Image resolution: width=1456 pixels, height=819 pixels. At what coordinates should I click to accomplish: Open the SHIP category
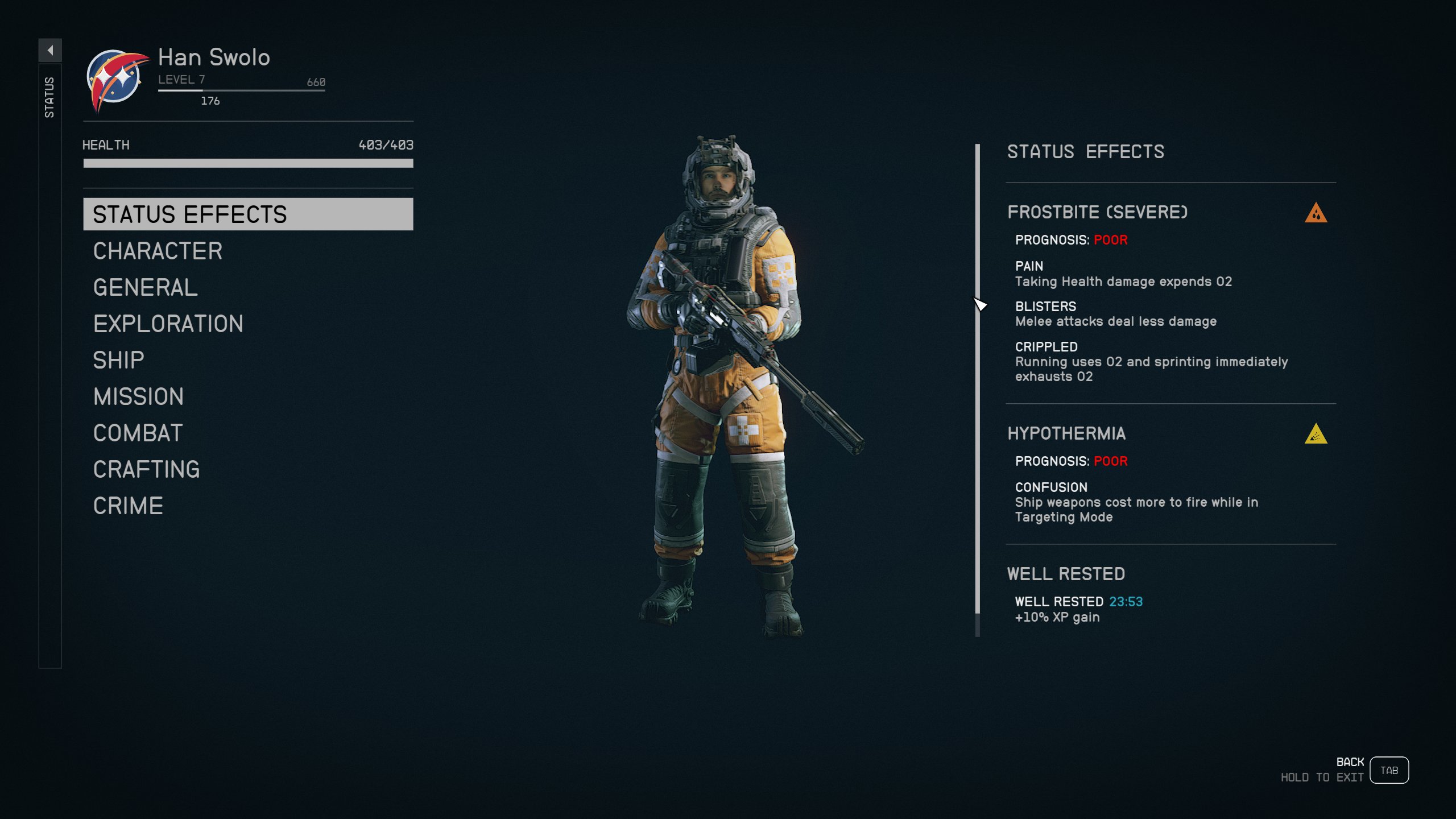pos(119,359)
